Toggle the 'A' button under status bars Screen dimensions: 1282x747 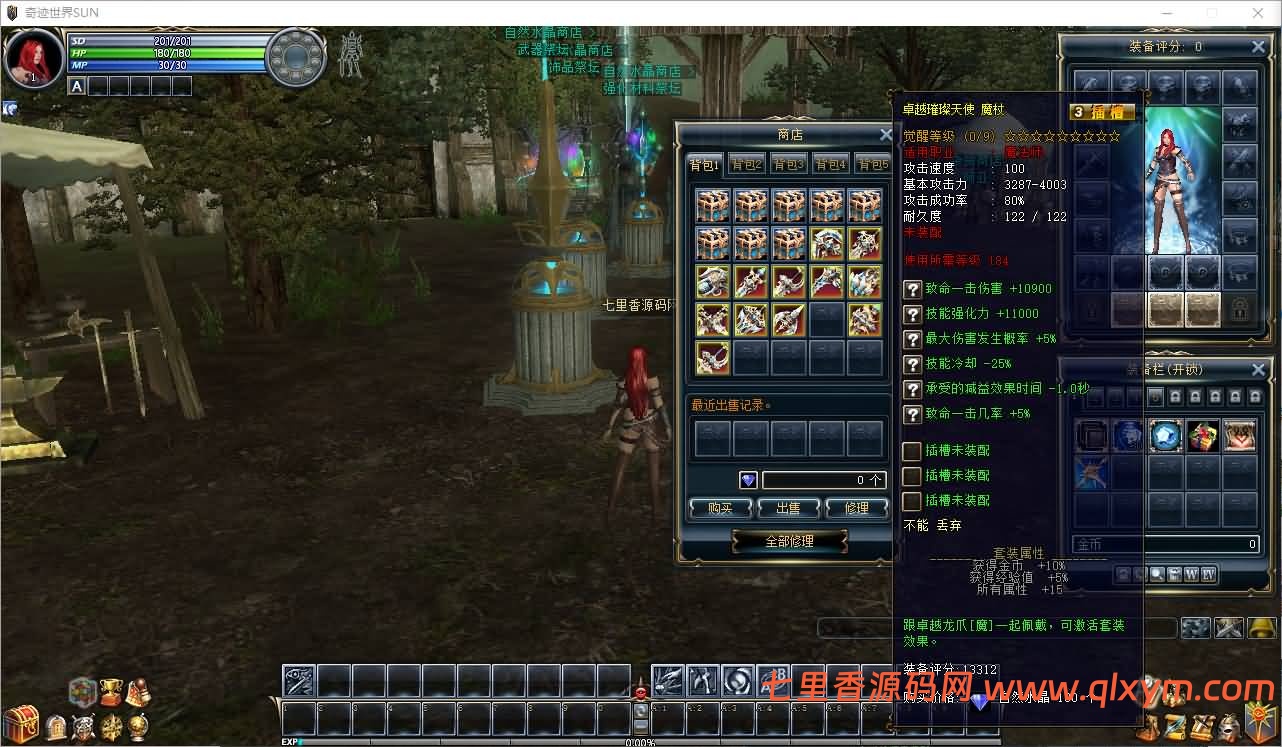pyautogui.click(x=77, y=86)
